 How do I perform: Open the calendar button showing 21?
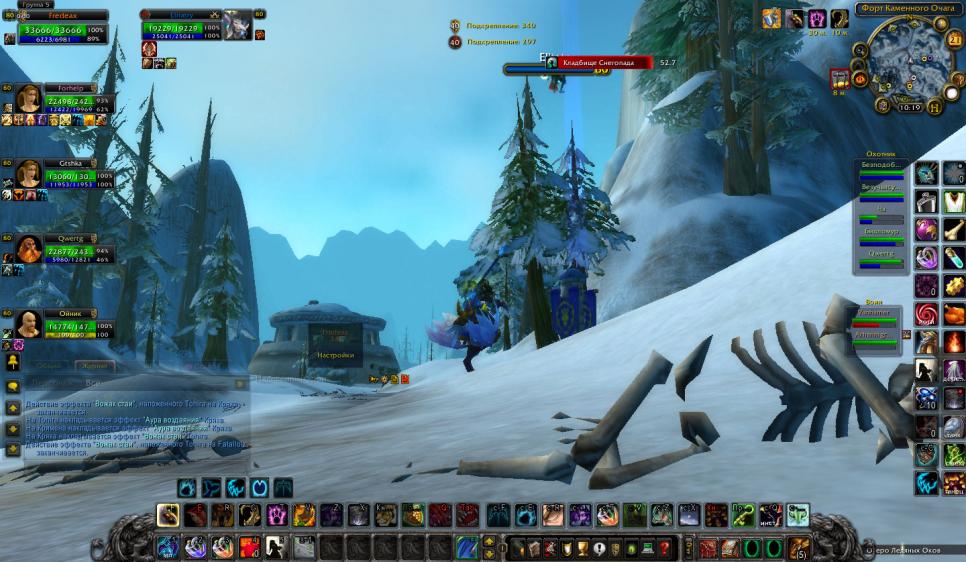click(x=955, y=39)
